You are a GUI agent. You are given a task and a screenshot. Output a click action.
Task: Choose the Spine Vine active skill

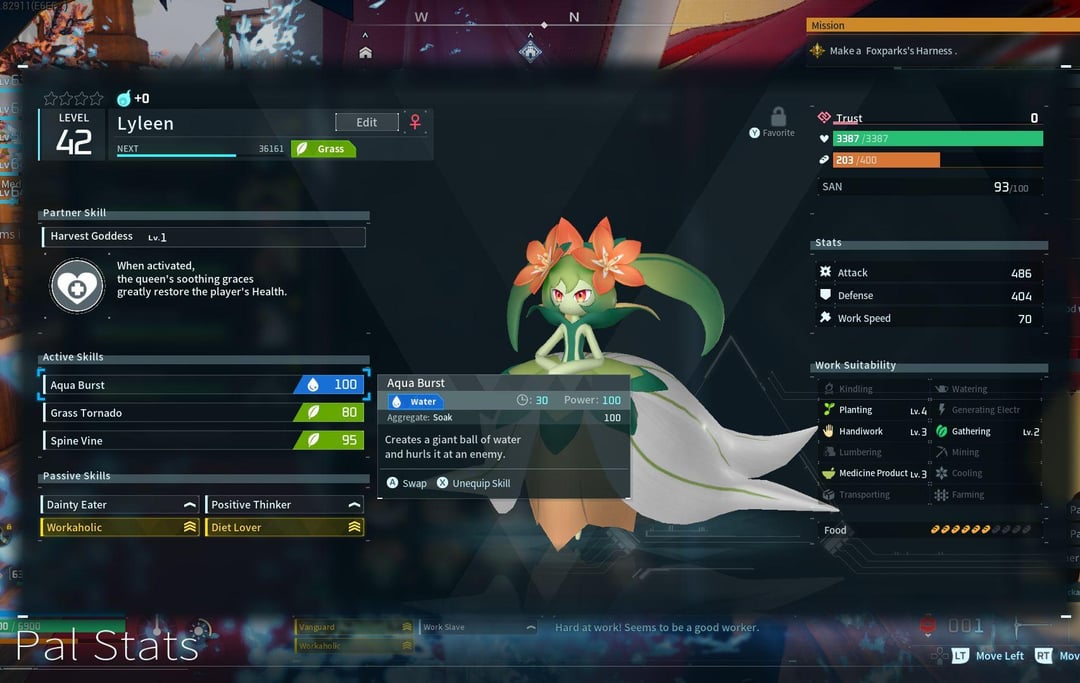[x=202, y=440]
